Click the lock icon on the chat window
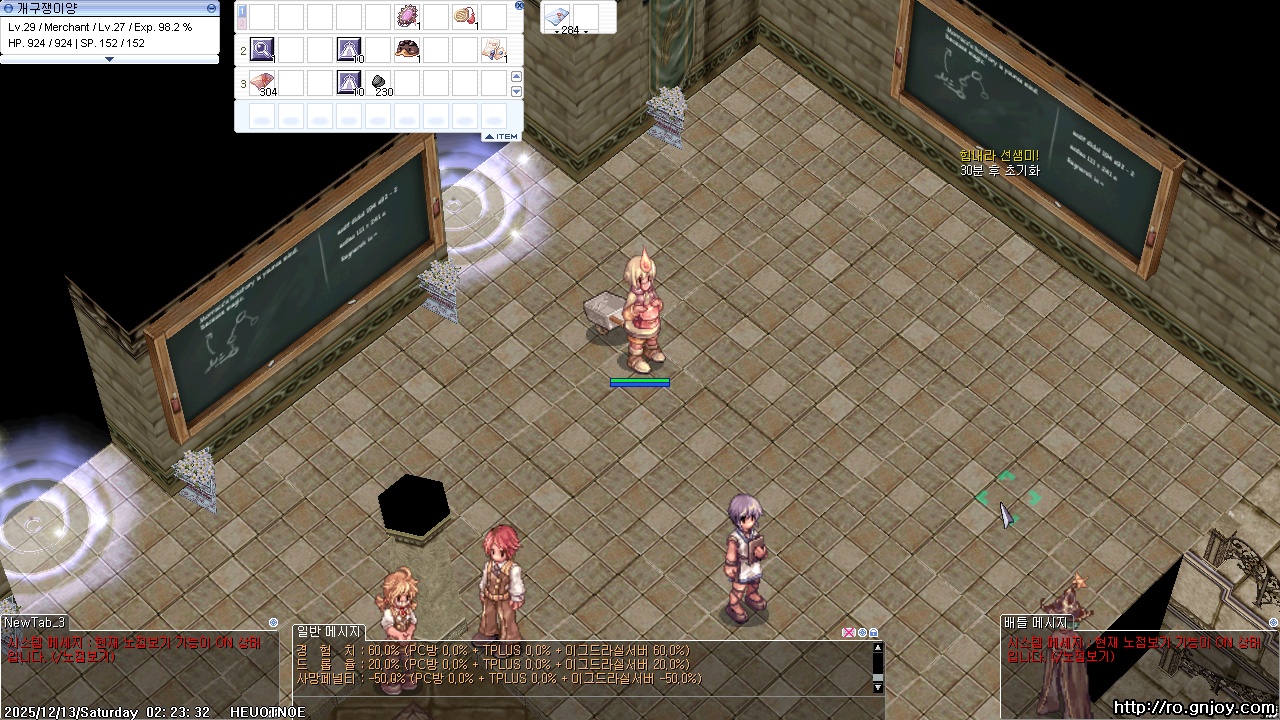This screenshot has width=1280, height=720. coord(873,632)
